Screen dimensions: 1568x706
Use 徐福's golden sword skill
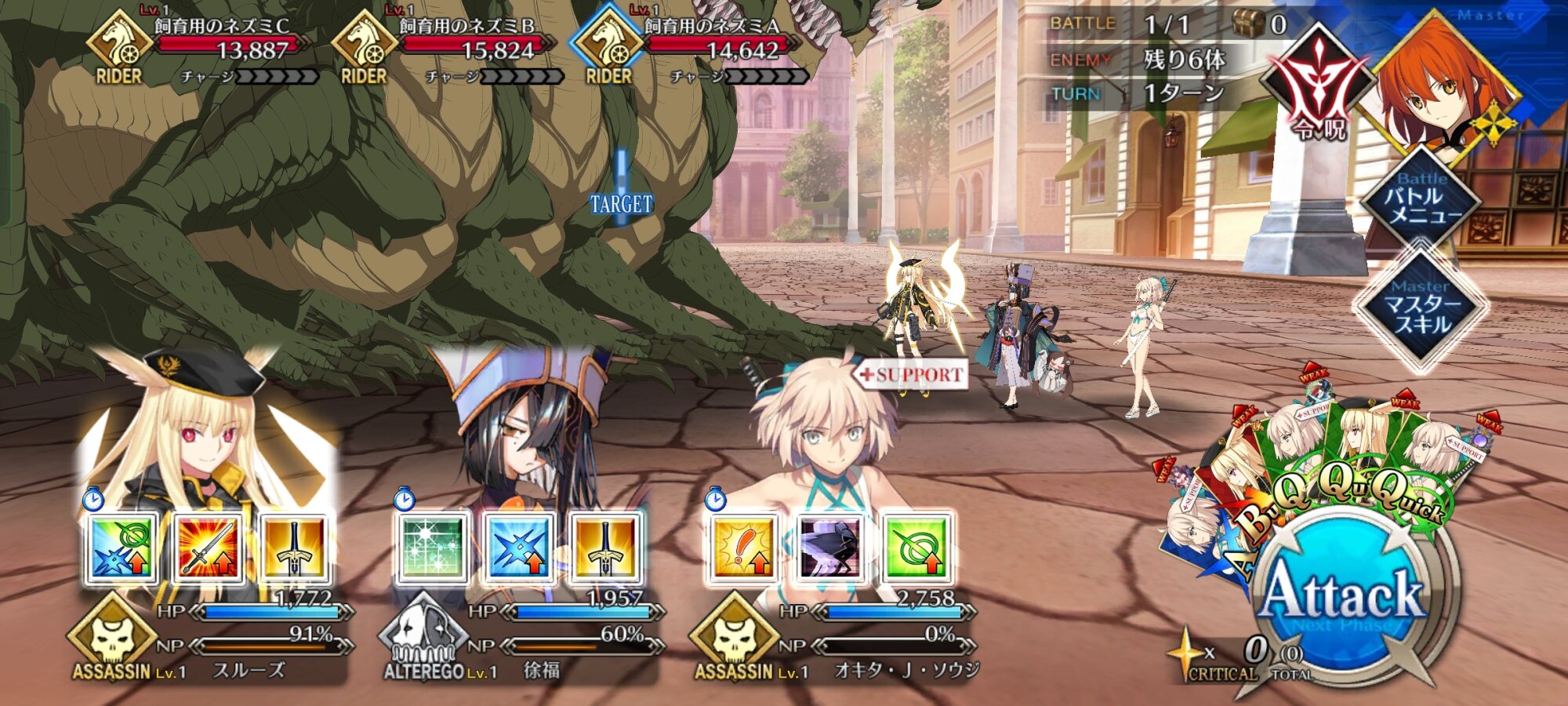[604, 548]
